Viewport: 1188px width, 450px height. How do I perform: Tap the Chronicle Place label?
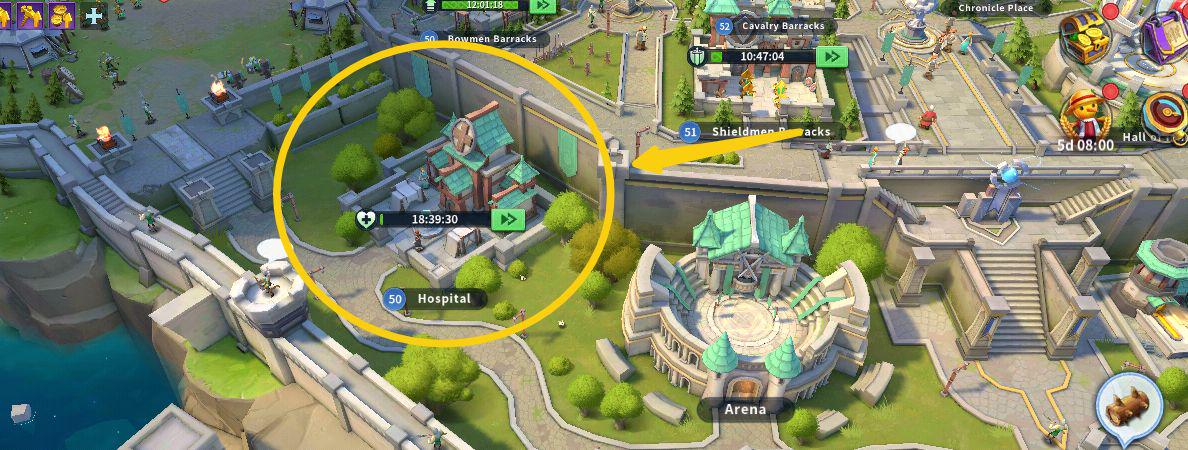(995, 8)
